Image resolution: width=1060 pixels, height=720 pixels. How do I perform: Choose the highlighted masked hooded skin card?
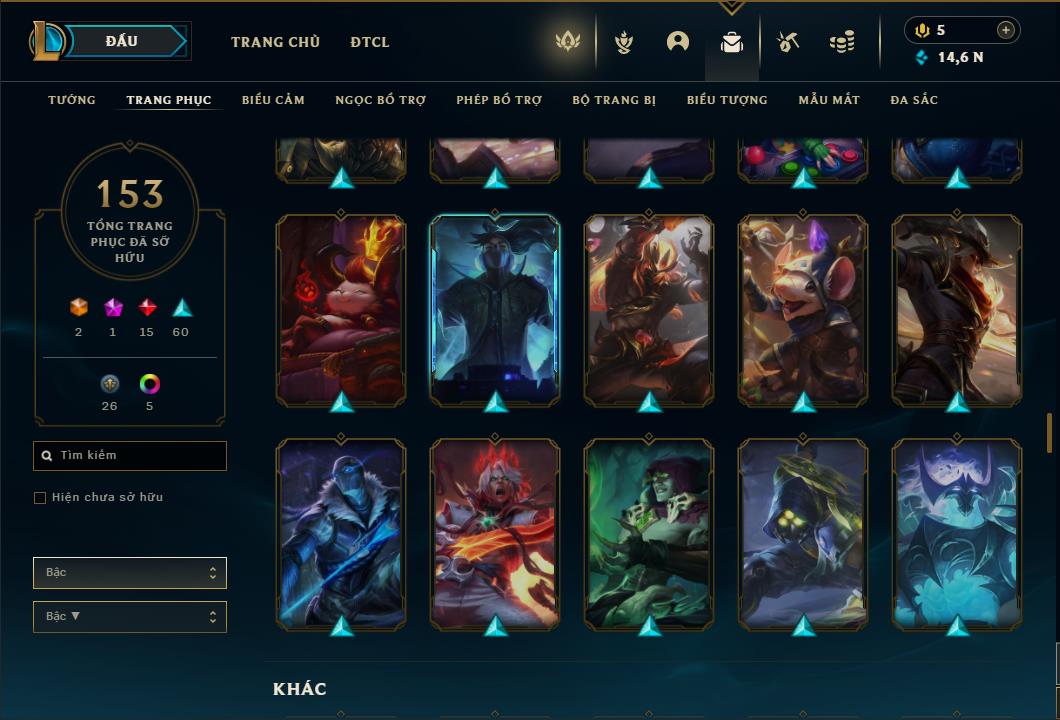tap(495, 308)
